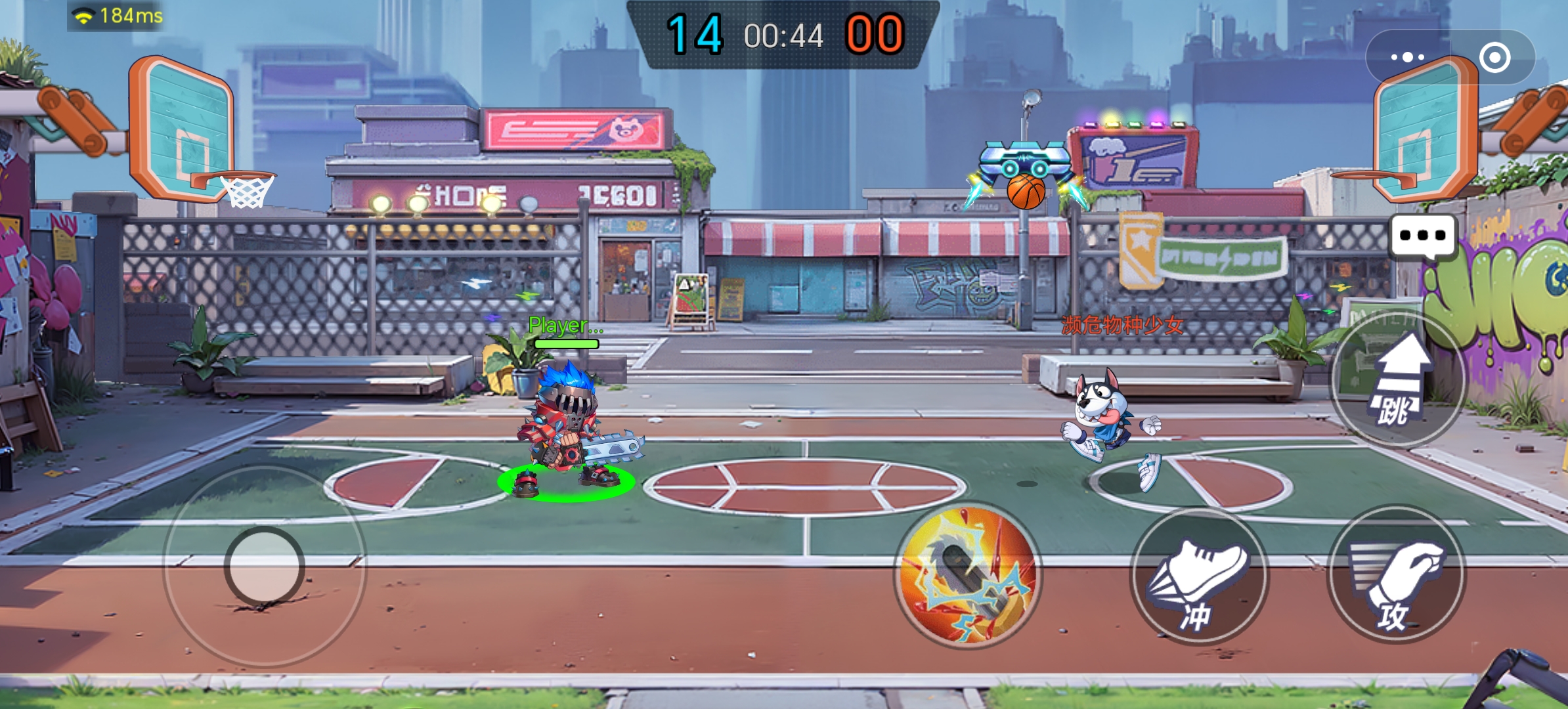This screenshot has height=709, width=1568.
Task: Tap the virtual joystick knob
Action: pos(265,565)
